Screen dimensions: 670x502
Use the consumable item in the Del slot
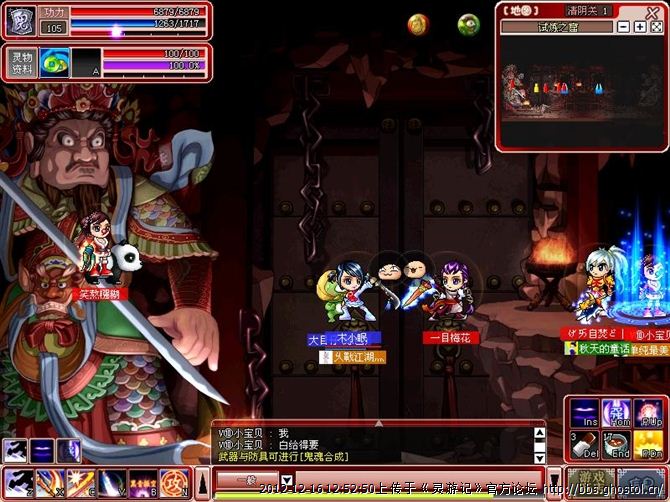584,443
